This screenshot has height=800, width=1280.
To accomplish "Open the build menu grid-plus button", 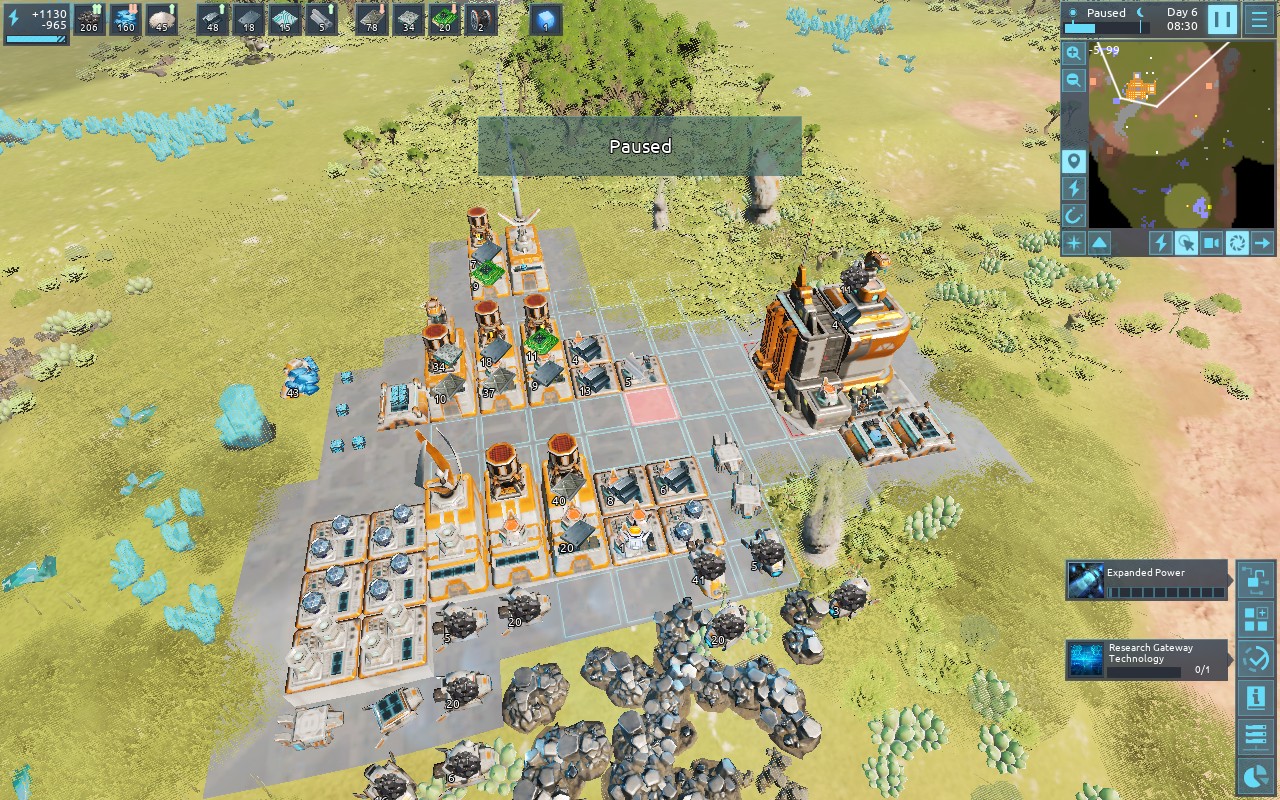I will [1255, 619].
